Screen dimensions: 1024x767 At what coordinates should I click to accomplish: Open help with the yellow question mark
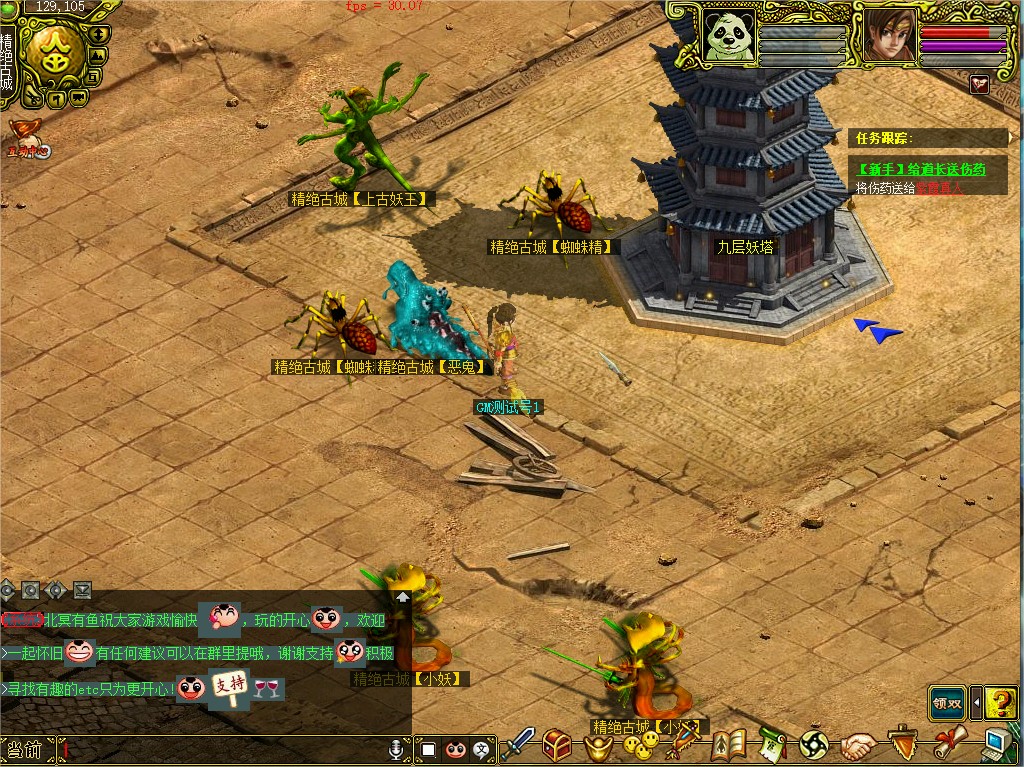click(x=1001, y=703)
